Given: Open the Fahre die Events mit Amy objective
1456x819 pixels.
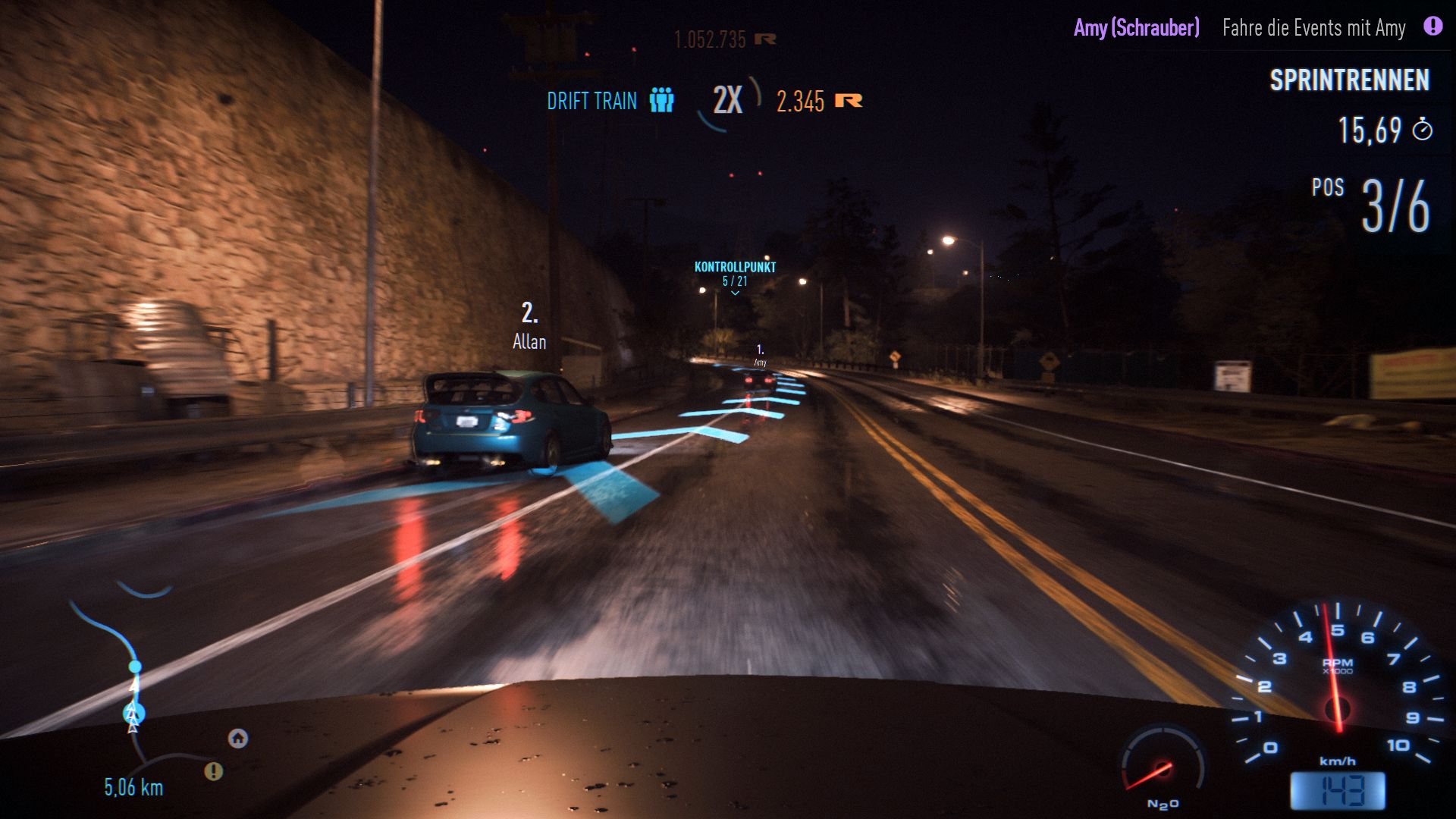Looking at the screenshot, I should coord(1314,29).
